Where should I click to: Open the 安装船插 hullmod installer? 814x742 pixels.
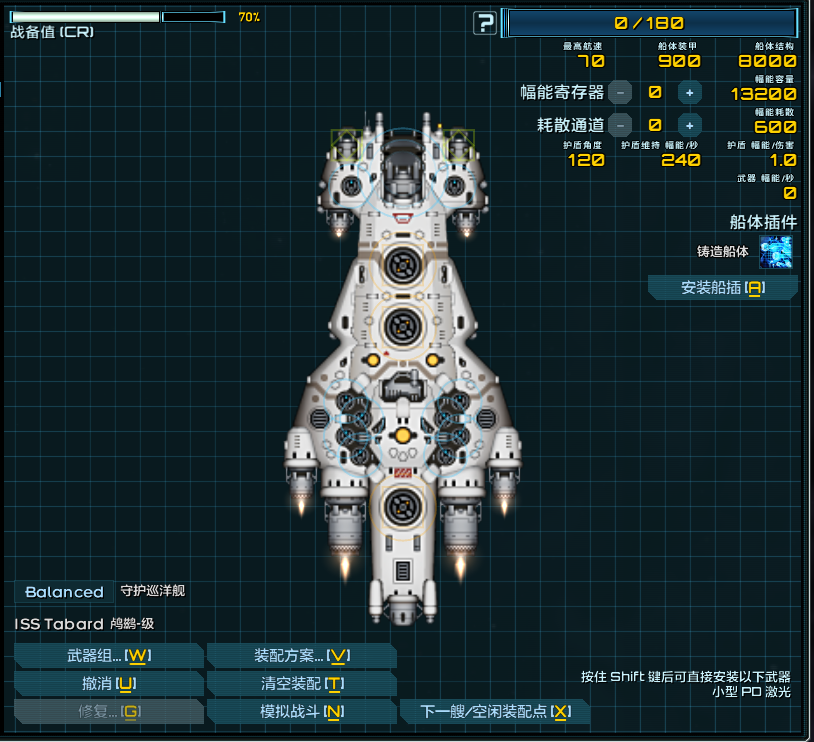click(x=723, y=288)
